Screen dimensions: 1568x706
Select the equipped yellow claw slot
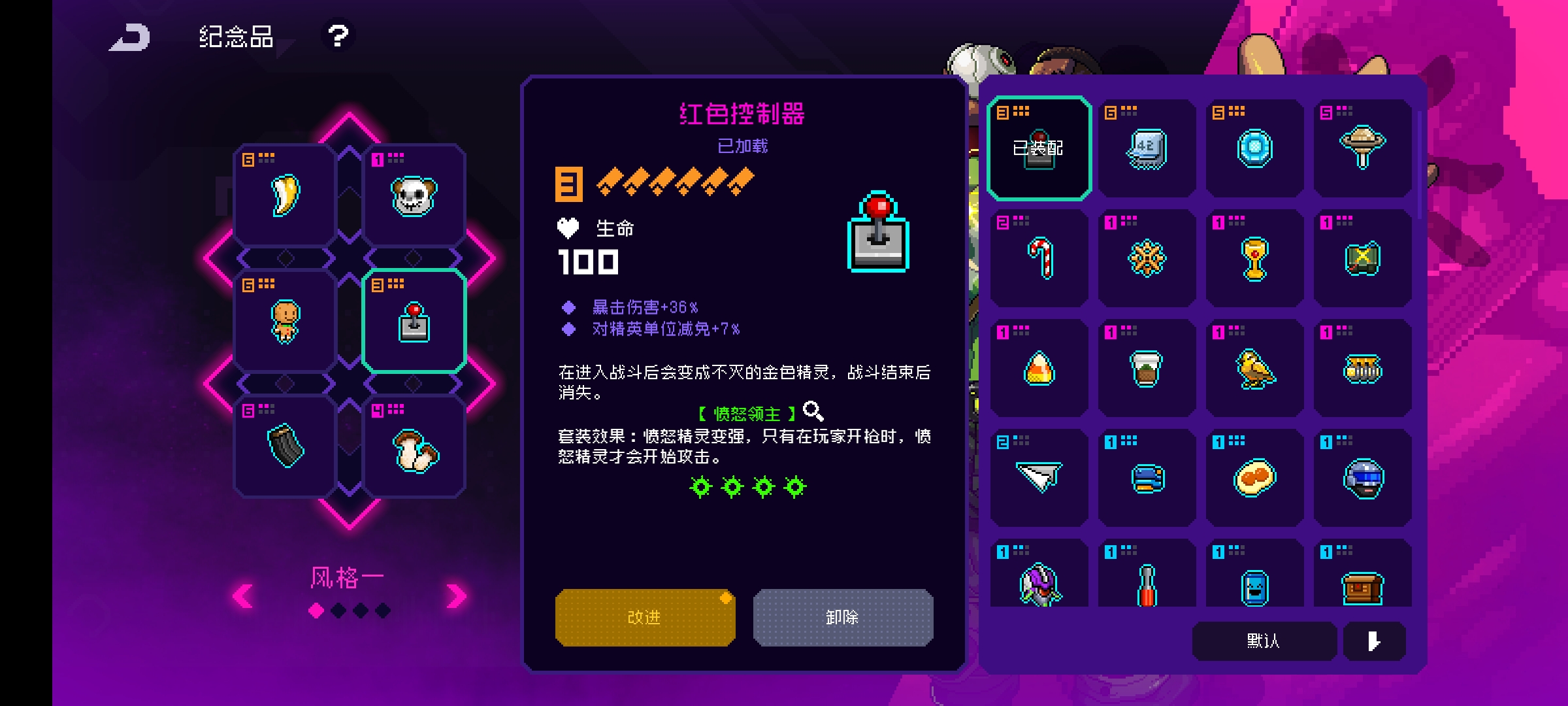pyautogui.click(x=286, y=195)
